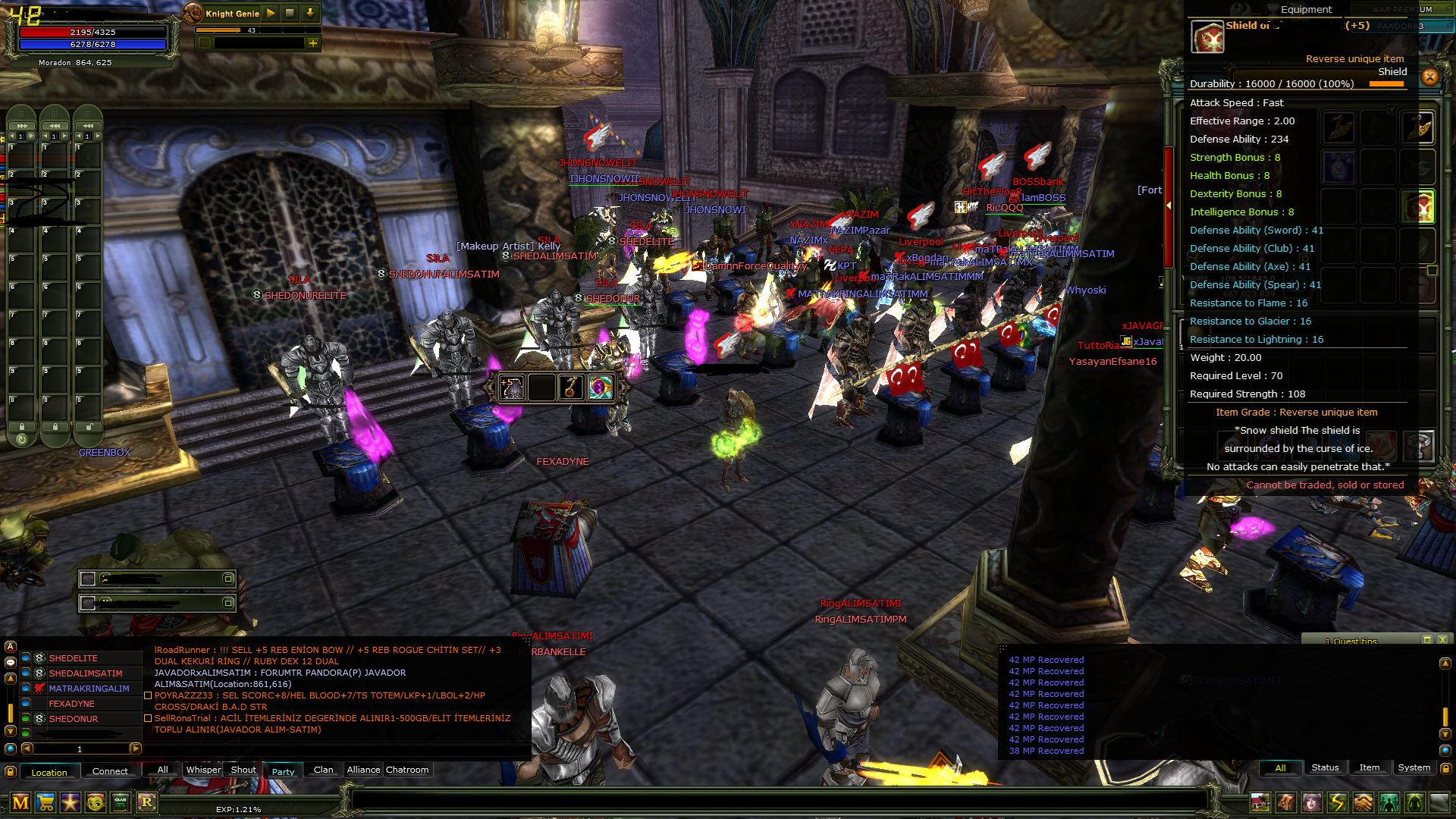The image size is (1456, 819).
Task: Click the Genie down-arrow button
Action: pos(310,13)
